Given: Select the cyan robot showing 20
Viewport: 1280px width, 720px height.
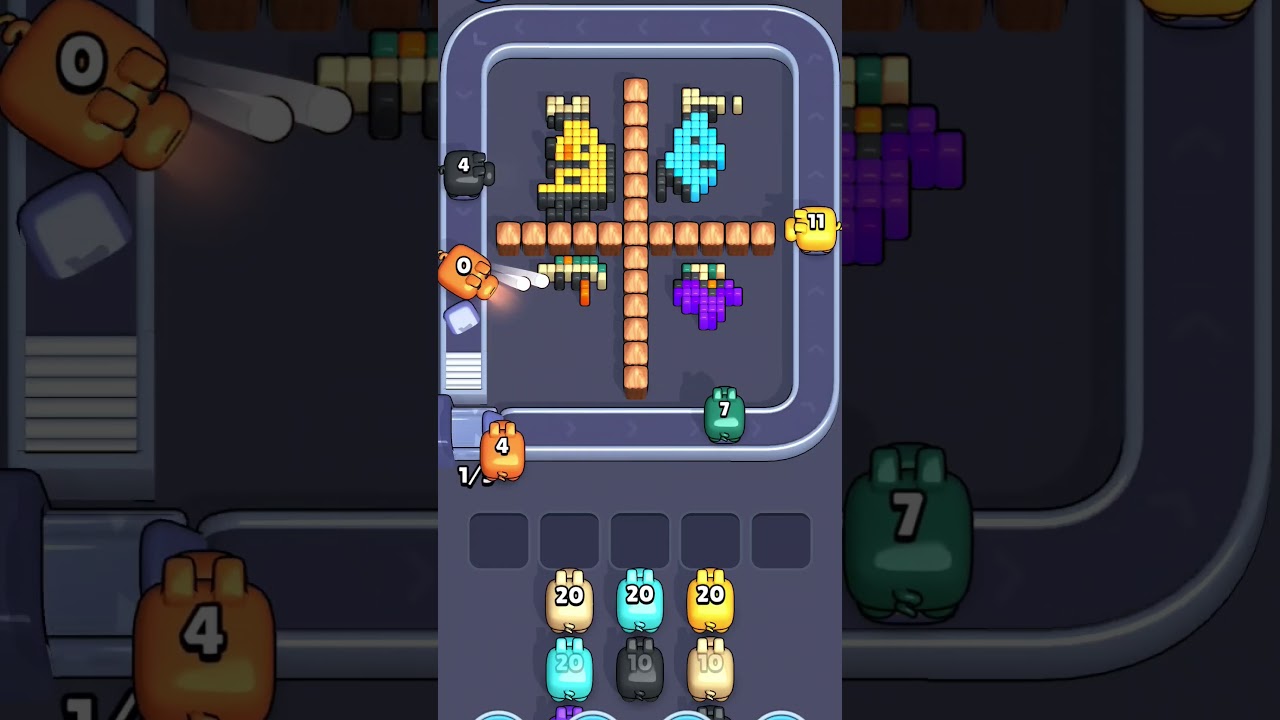Looking at the screenshot, I should [640, 598].
